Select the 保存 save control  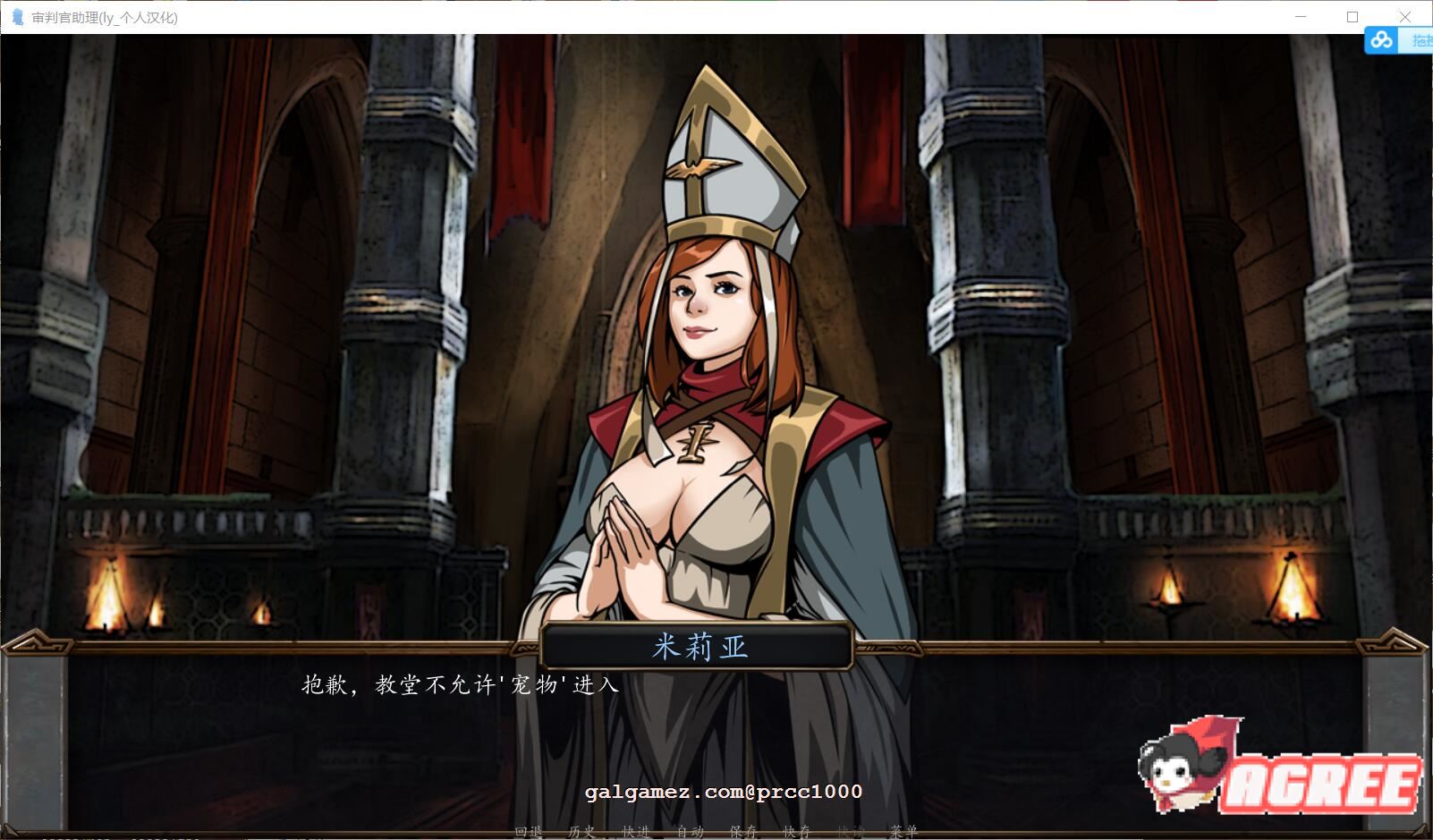coord(745,831)
